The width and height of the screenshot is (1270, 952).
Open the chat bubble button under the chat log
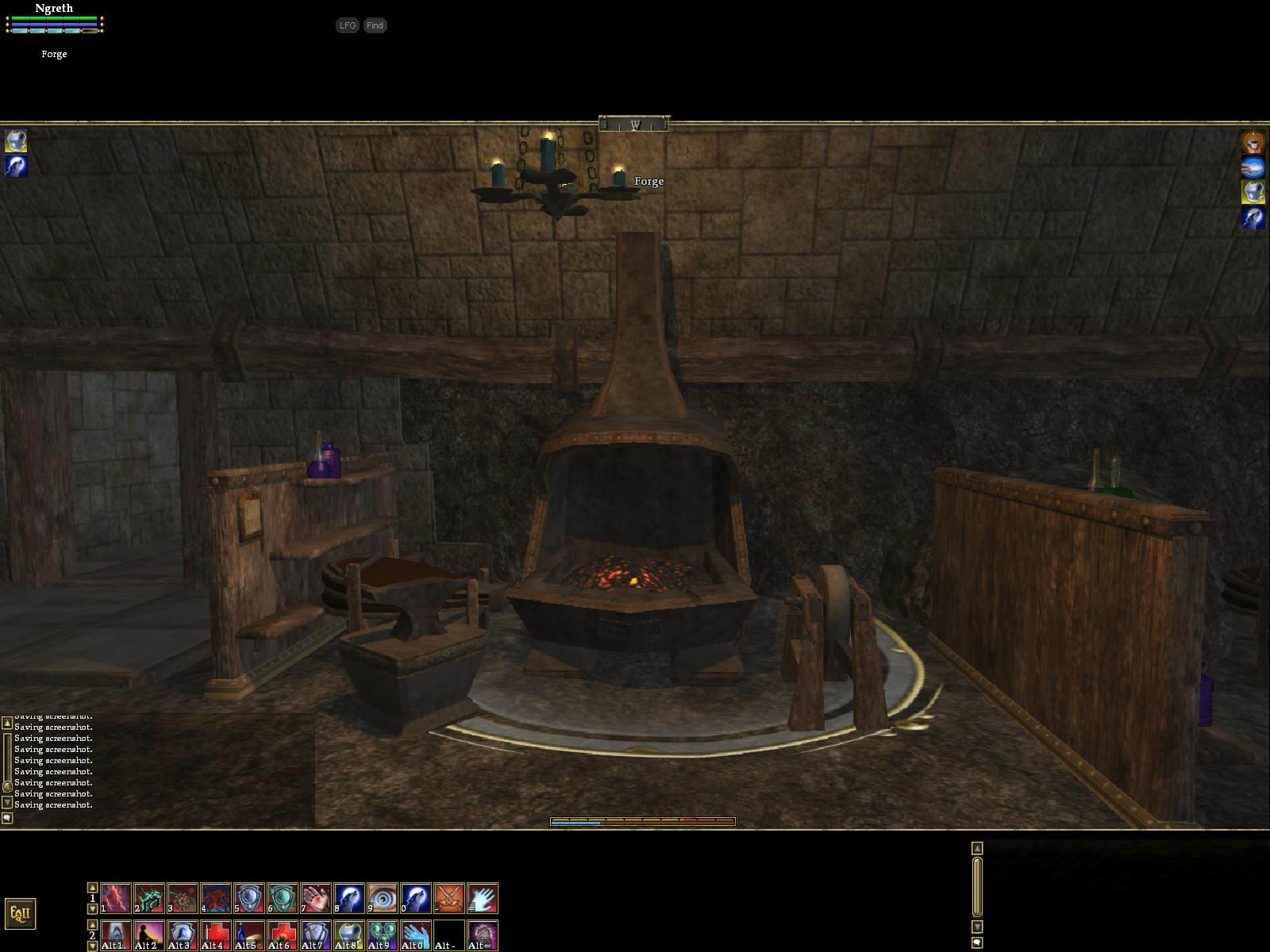pos(7,819)
